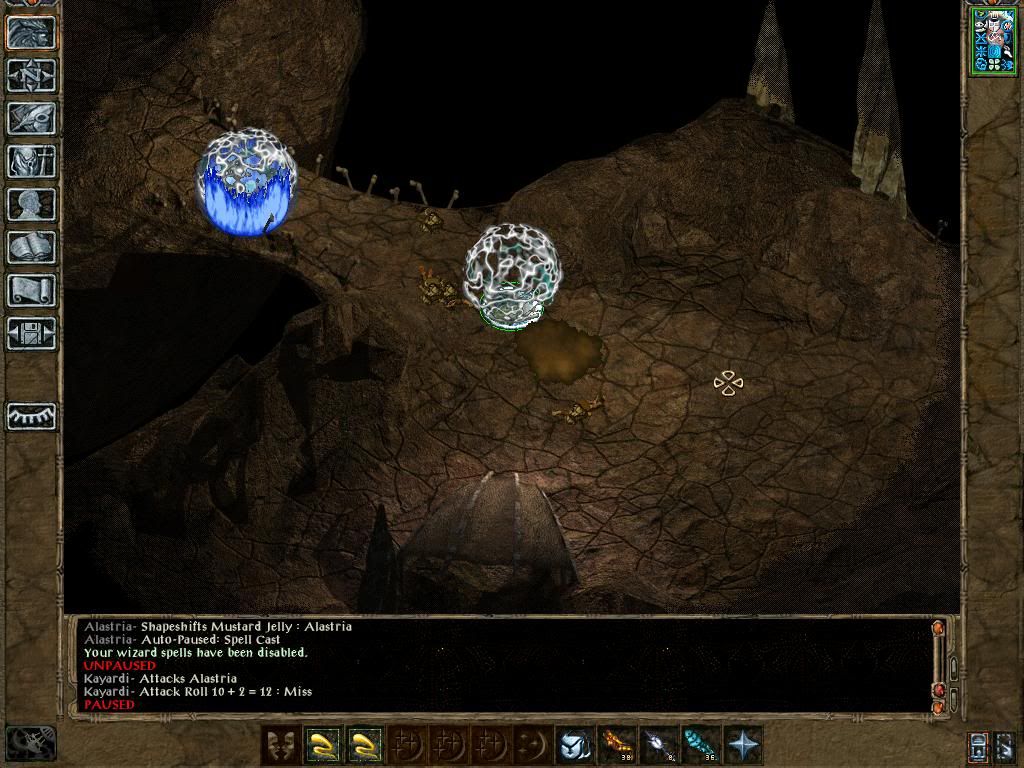
Task: Open the priest scroll screen
Action: [31, 290]
